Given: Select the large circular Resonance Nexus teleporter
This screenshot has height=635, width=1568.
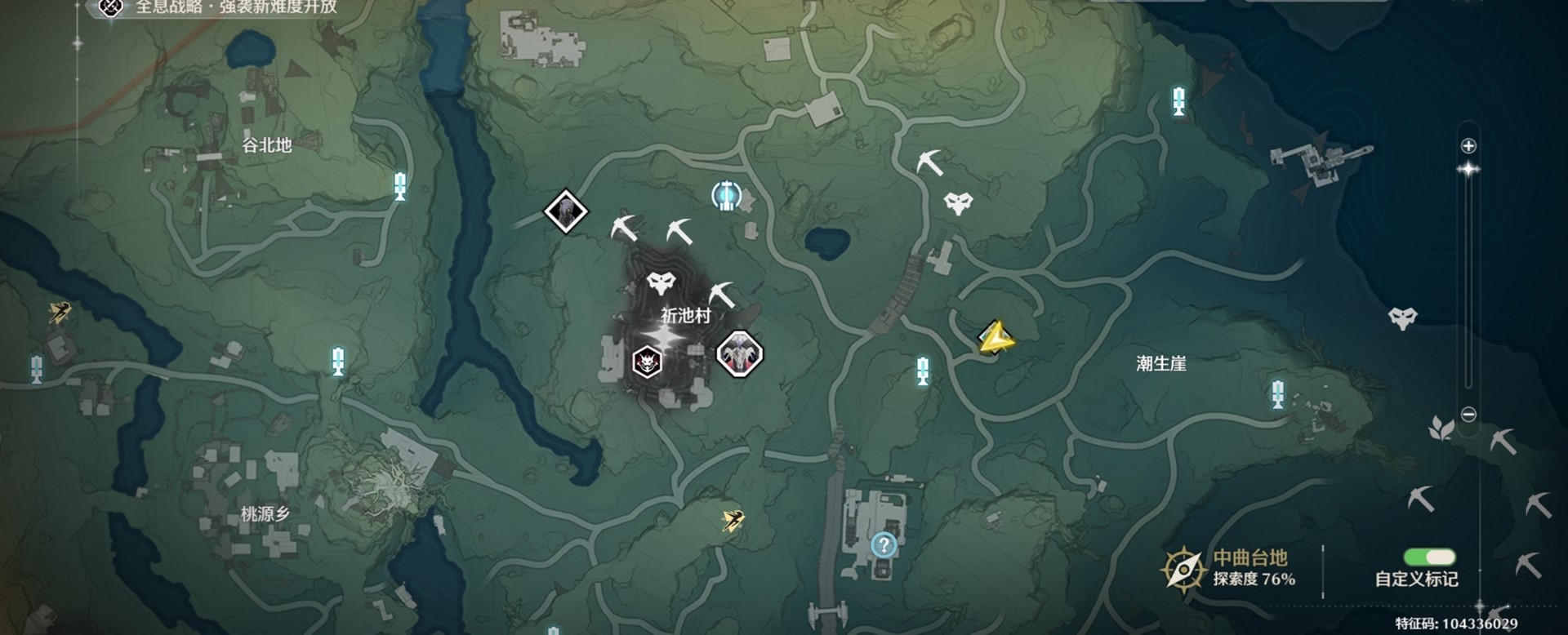Looking at the screenshot, I should [x=726, y=196].
